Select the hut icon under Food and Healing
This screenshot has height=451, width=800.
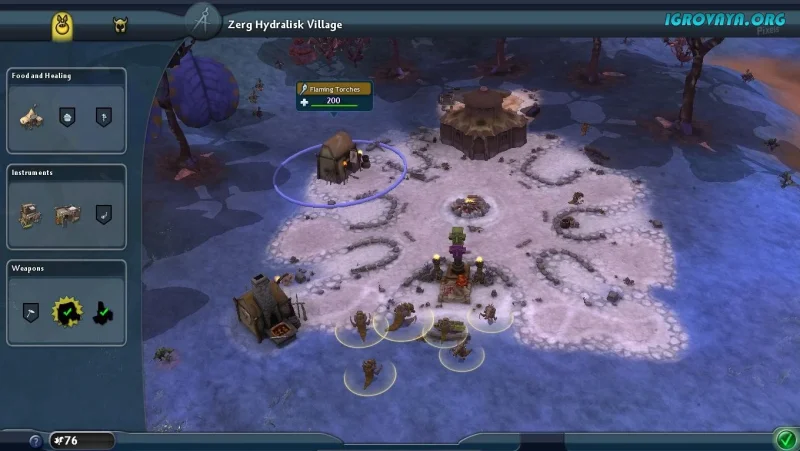(x=31, y=117)
